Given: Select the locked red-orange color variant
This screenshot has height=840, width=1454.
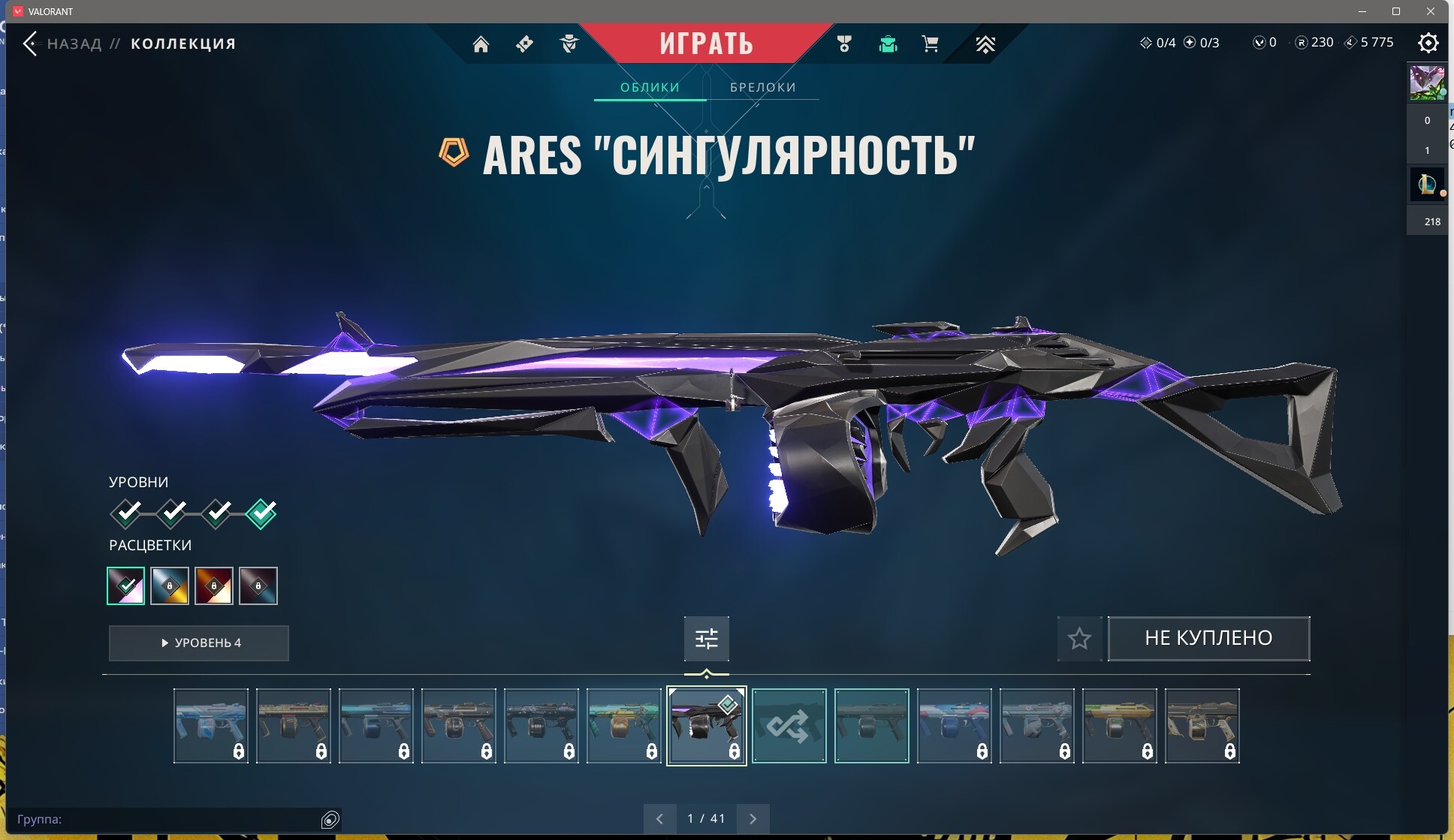Looking at the screenshot, I should 214,586.
